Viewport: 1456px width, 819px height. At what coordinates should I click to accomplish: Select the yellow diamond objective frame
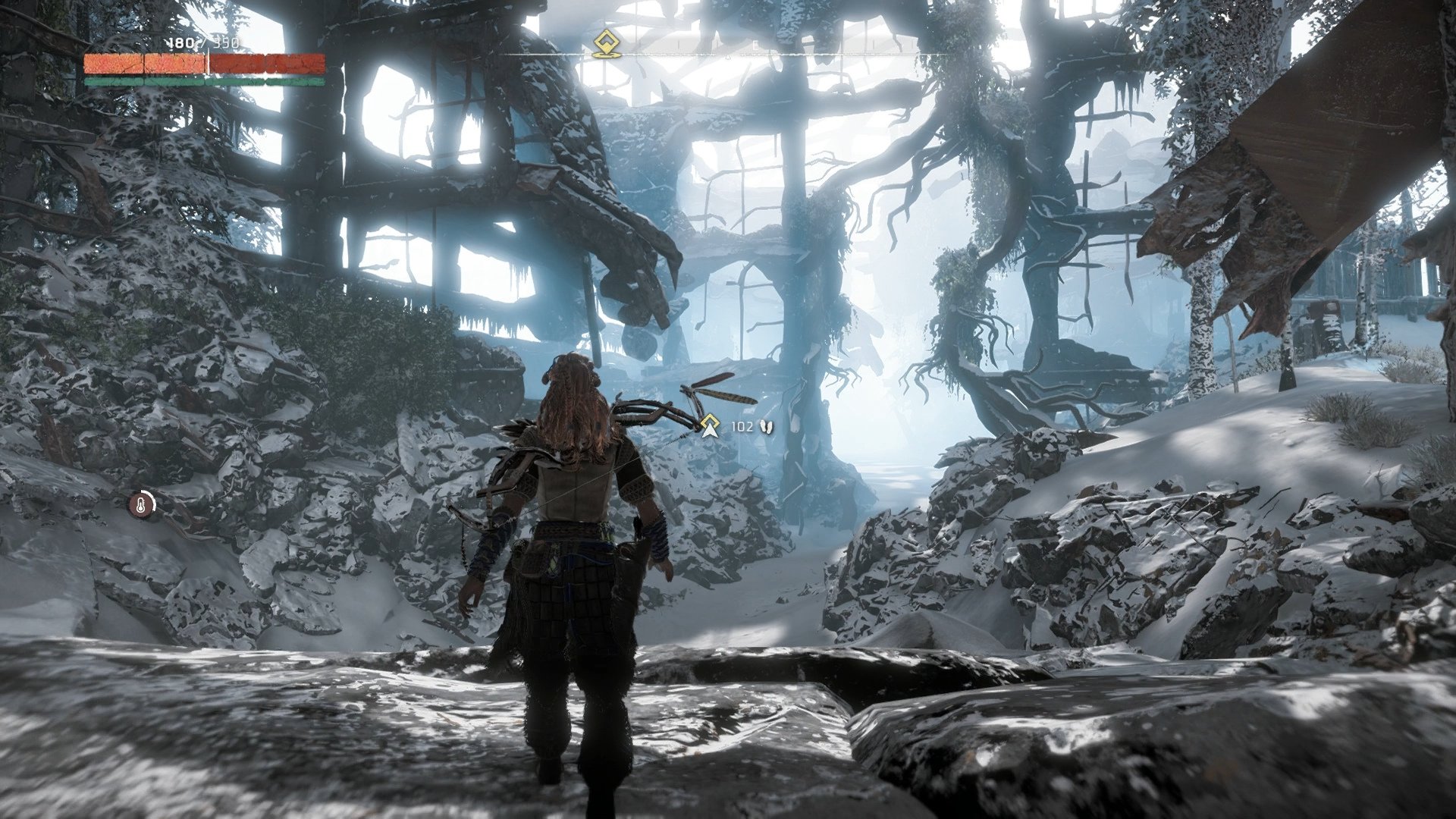click(710, 421)
